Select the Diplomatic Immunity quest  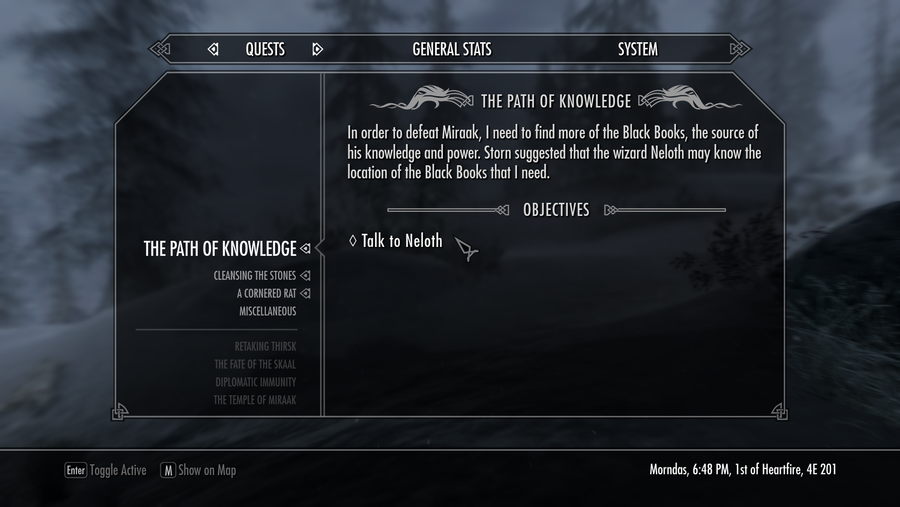(x=255, y=383)
